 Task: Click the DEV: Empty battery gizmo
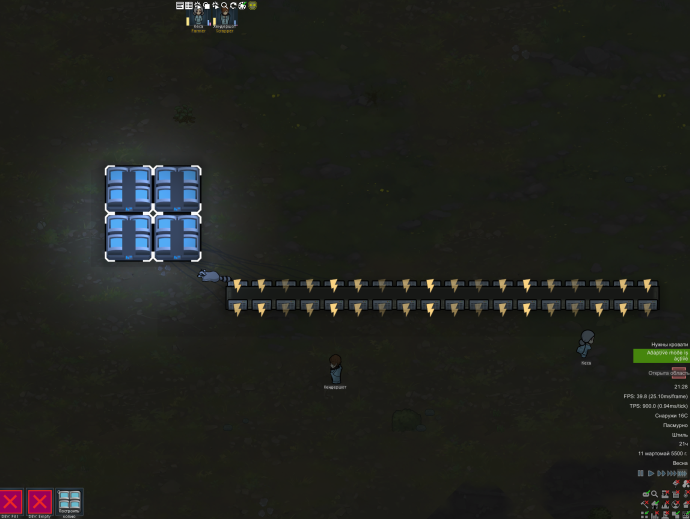[39, 502]
